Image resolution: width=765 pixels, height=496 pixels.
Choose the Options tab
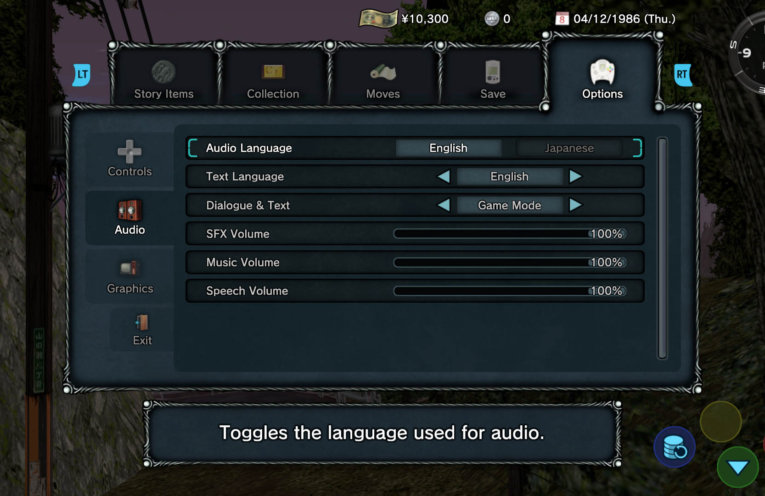click(602, 79)
